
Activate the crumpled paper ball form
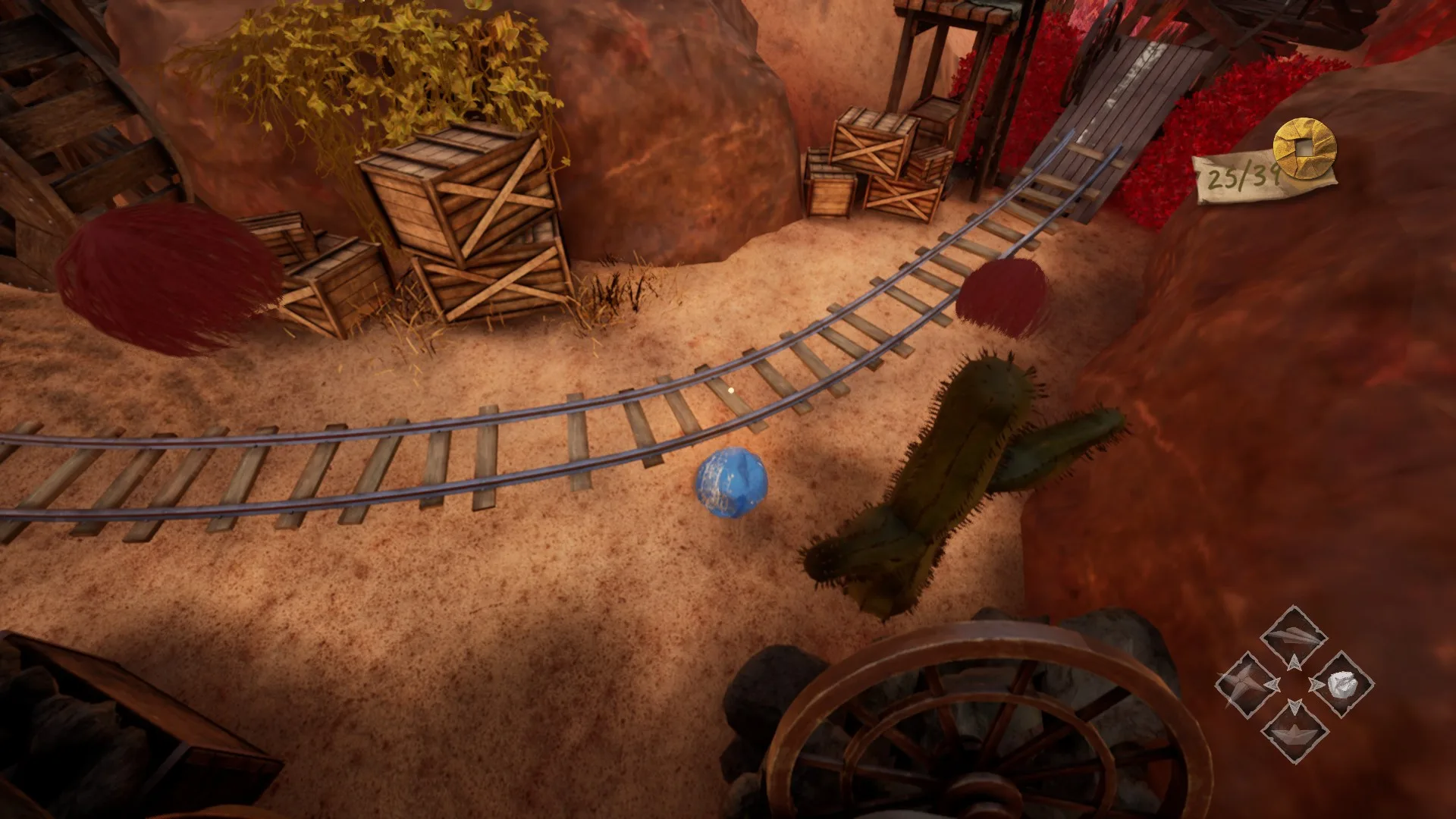tap(1341, 684)
